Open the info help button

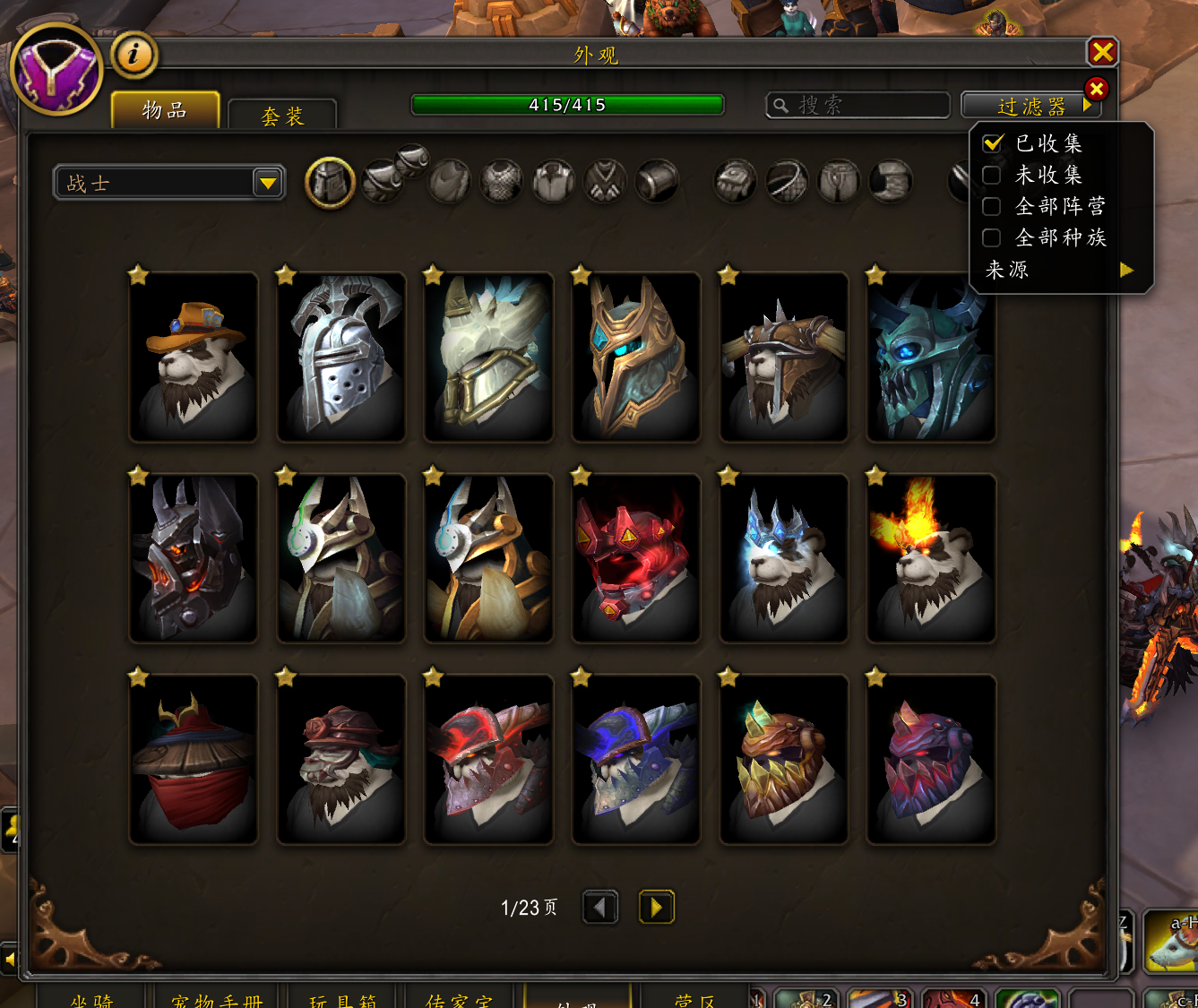click(x=134, y=55)
